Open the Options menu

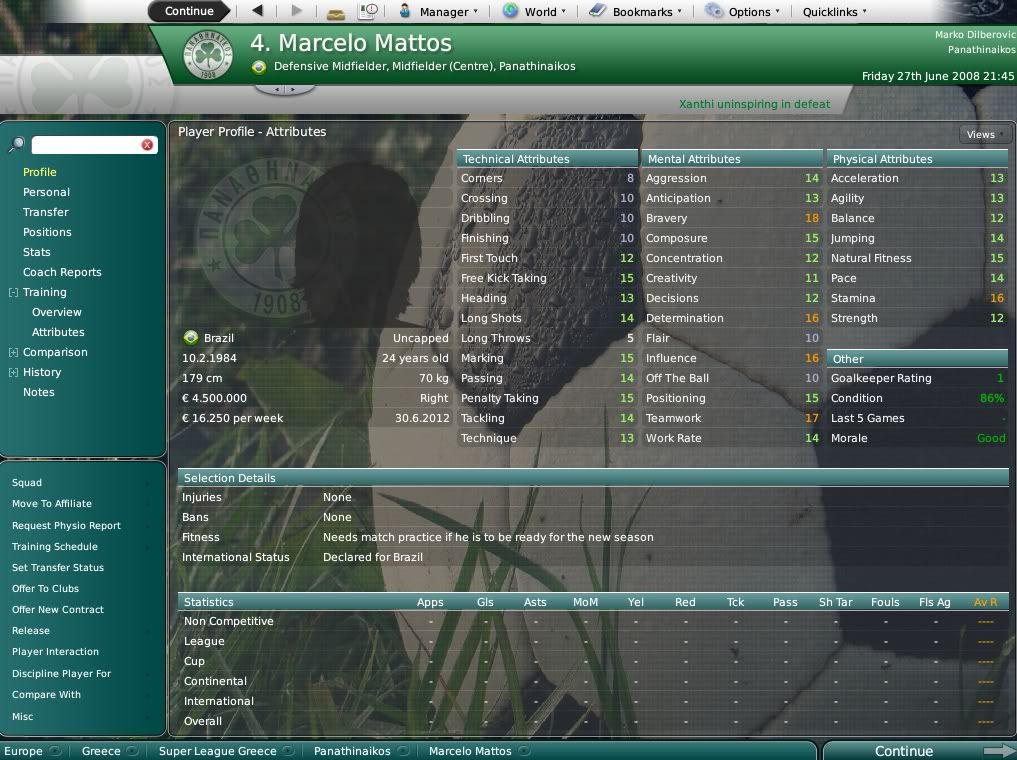(743, 12)
